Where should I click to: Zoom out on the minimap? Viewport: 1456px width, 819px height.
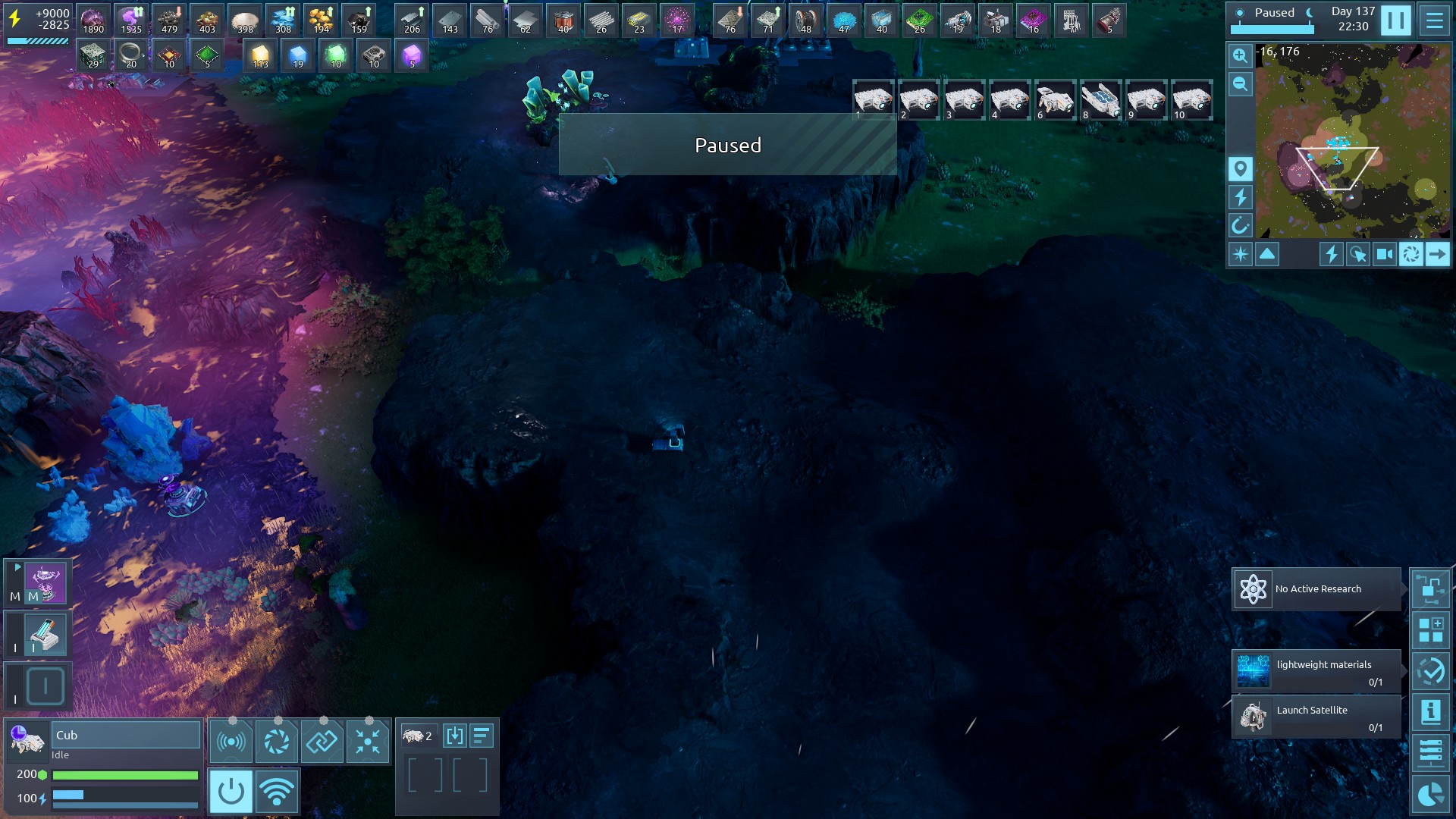point(1240,84)
